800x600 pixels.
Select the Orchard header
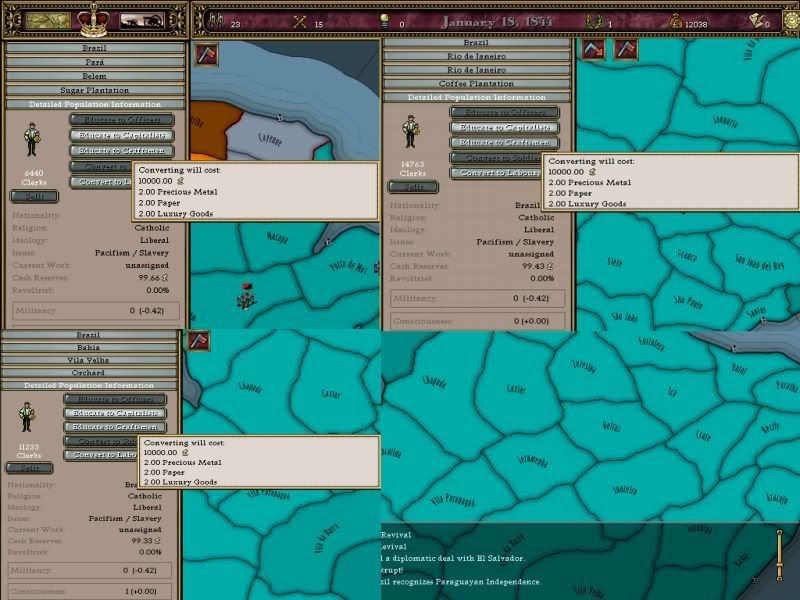click(x=91, y=373)
